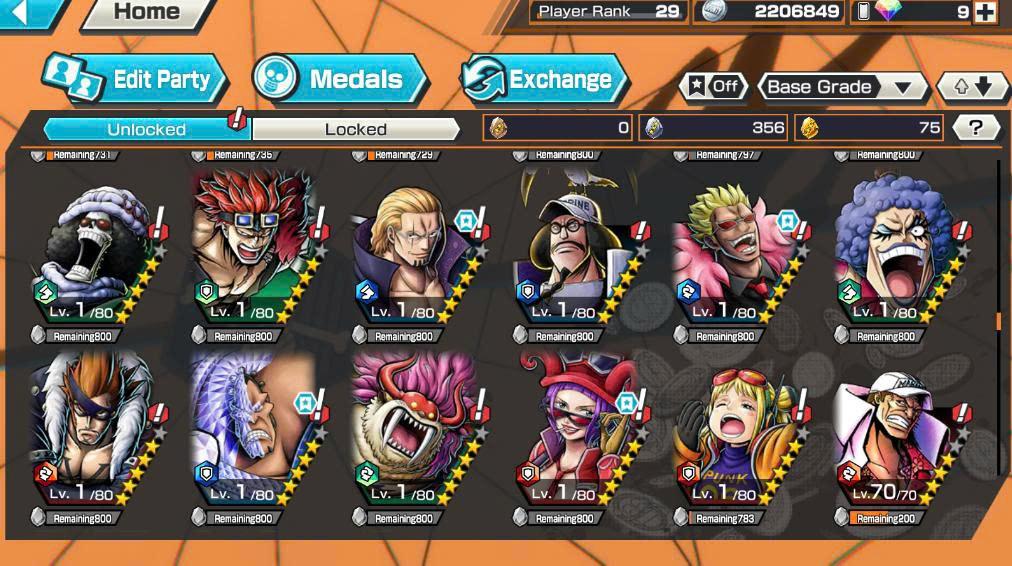1012x566 pixels.
Task: Return to the Home screen
Action: pyautogui.click(x=146, y=13)
